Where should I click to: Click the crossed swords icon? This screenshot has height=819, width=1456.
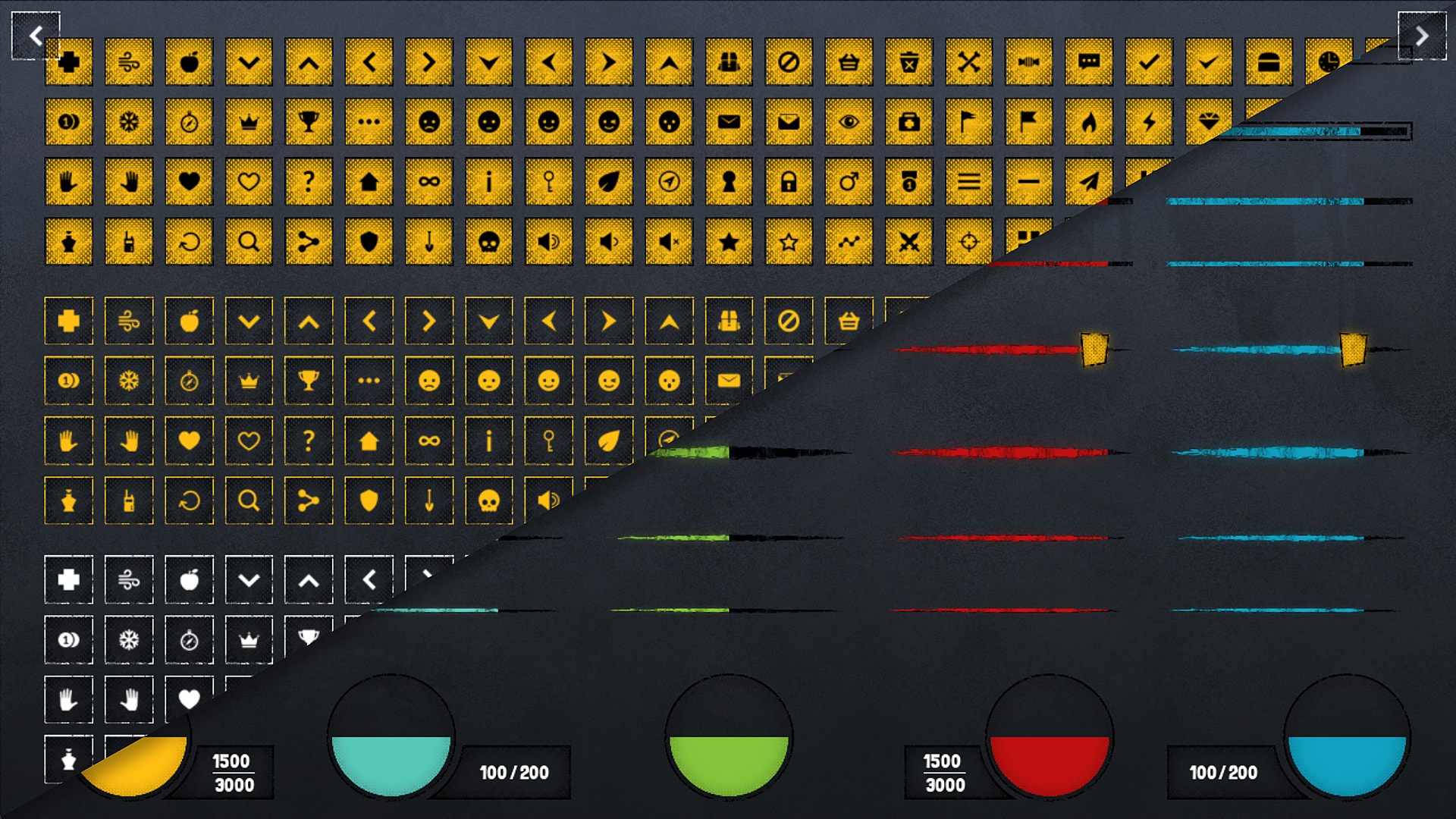(908, 243)
